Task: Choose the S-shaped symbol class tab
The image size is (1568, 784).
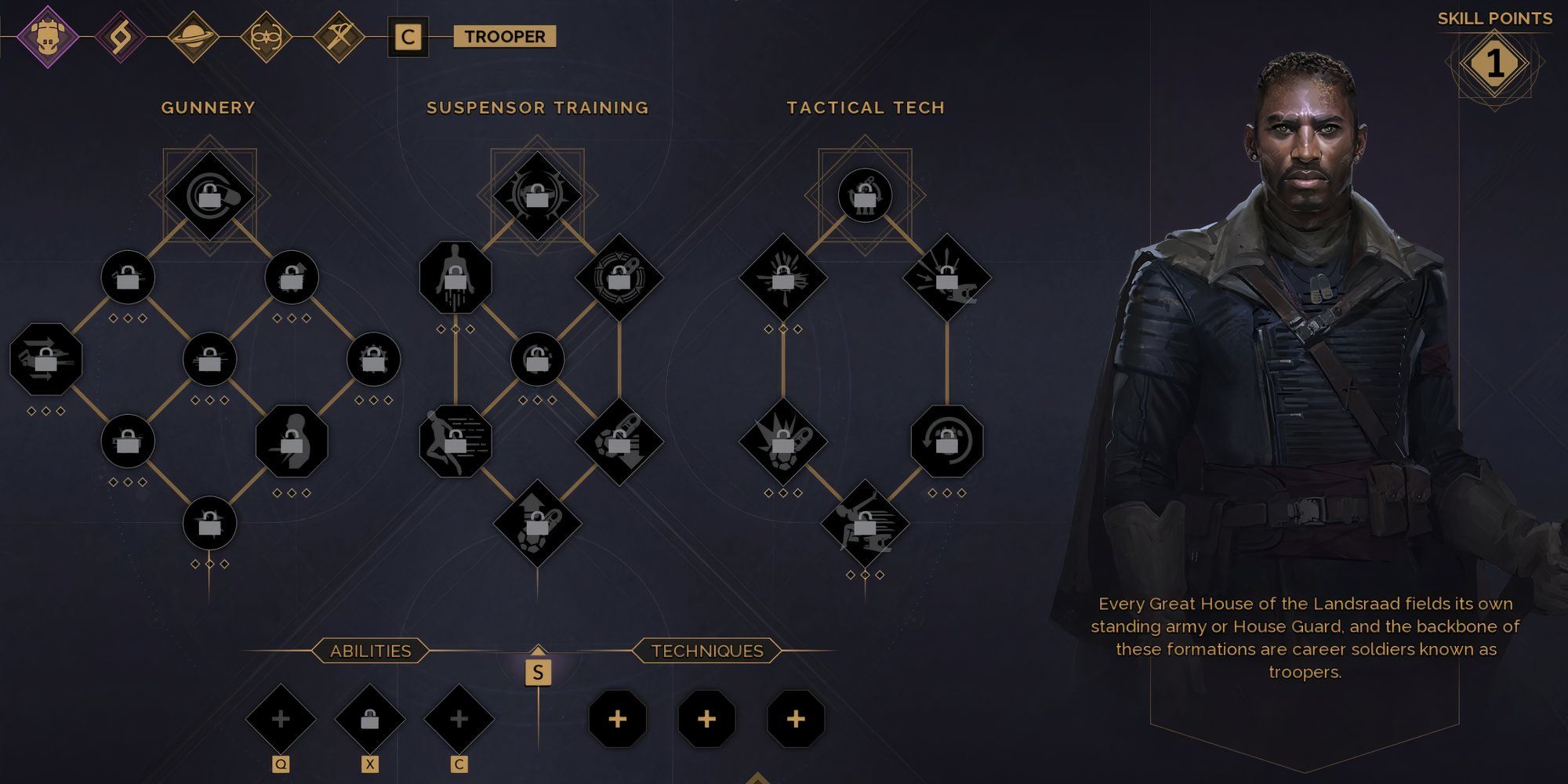Action: [x=120, y=36]
